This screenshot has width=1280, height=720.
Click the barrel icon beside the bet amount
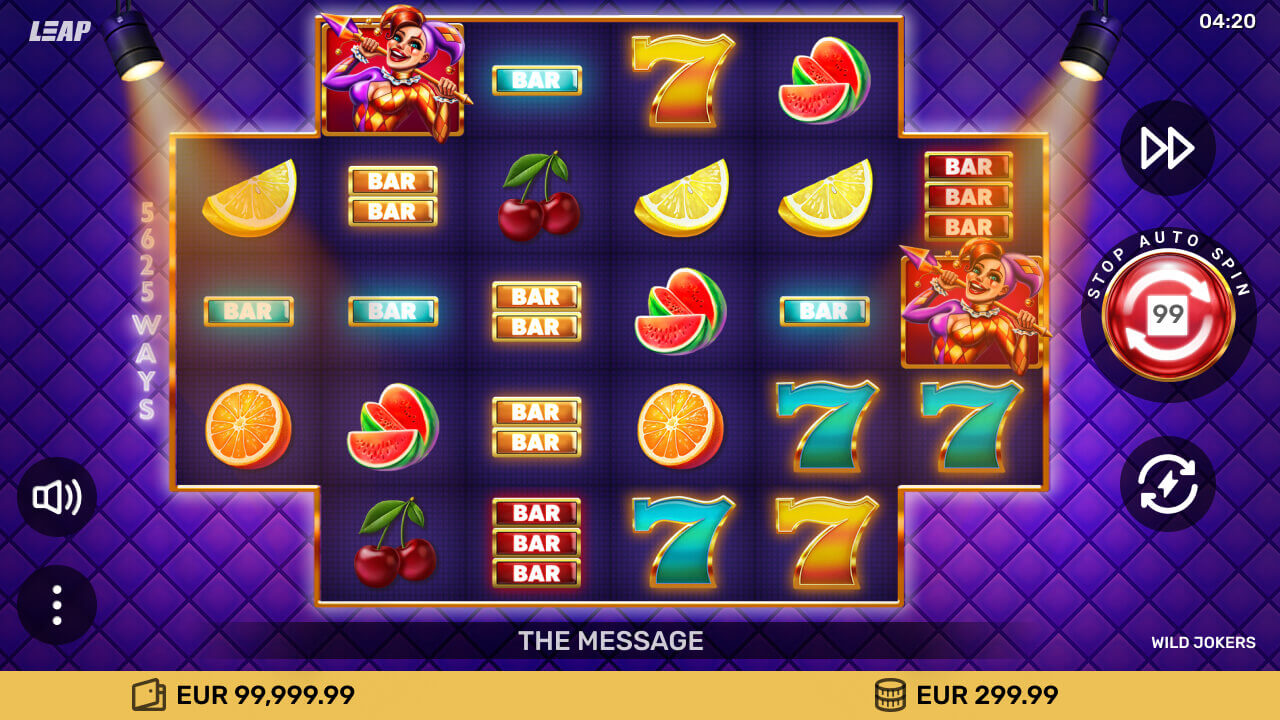[x=890, y=693]
